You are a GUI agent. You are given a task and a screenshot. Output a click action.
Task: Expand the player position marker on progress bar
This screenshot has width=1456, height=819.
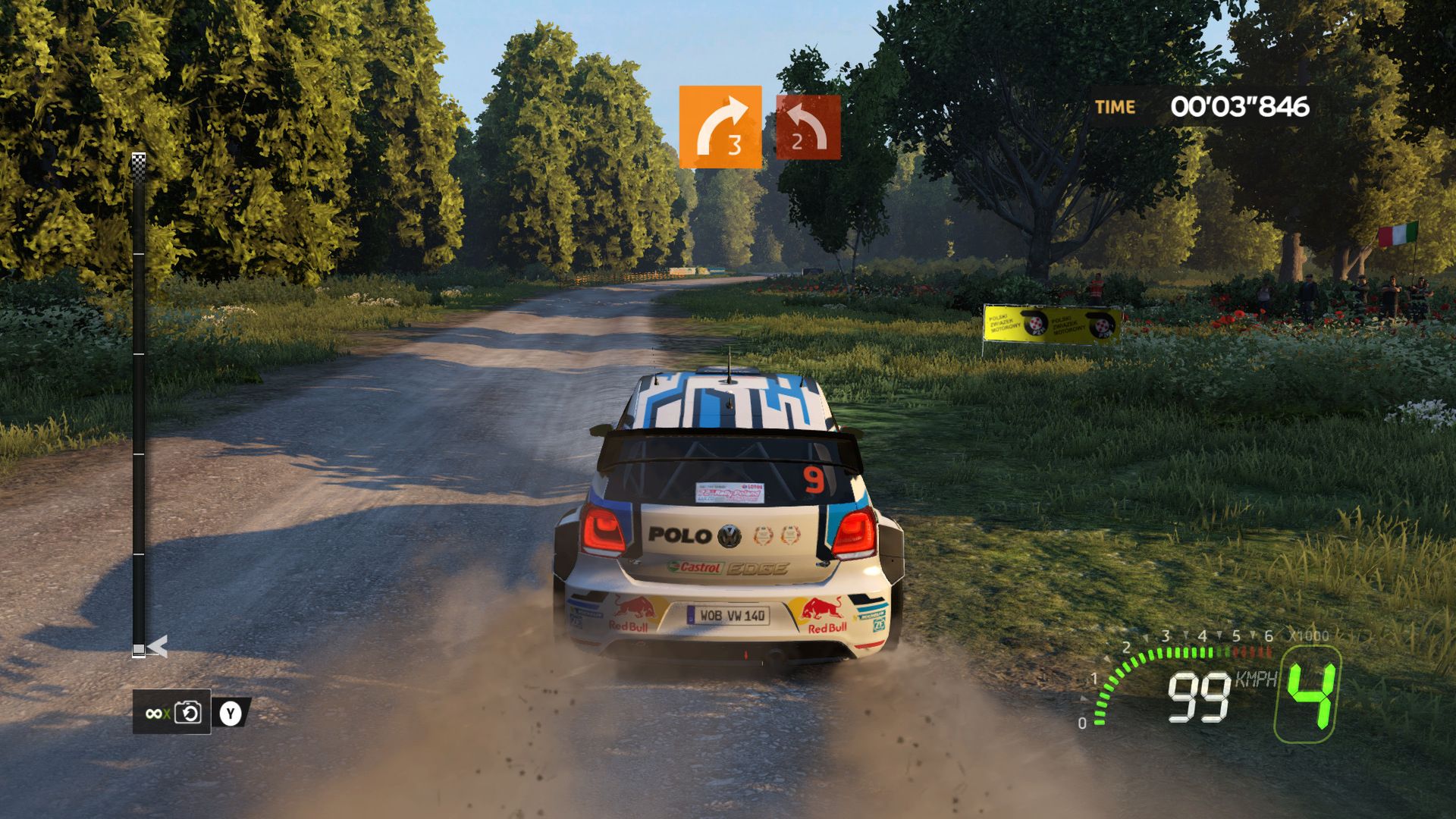(x=140, y=648)
